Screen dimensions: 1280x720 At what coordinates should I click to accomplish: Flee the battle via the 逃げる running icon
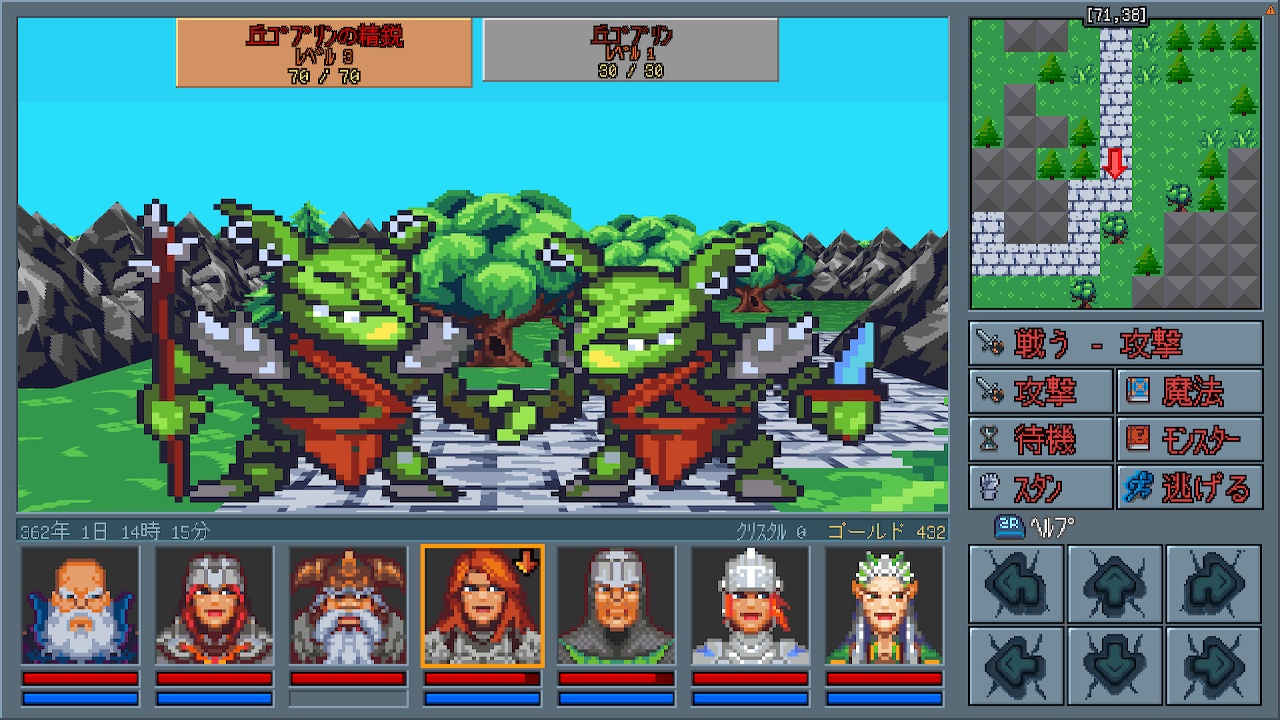1189,488
